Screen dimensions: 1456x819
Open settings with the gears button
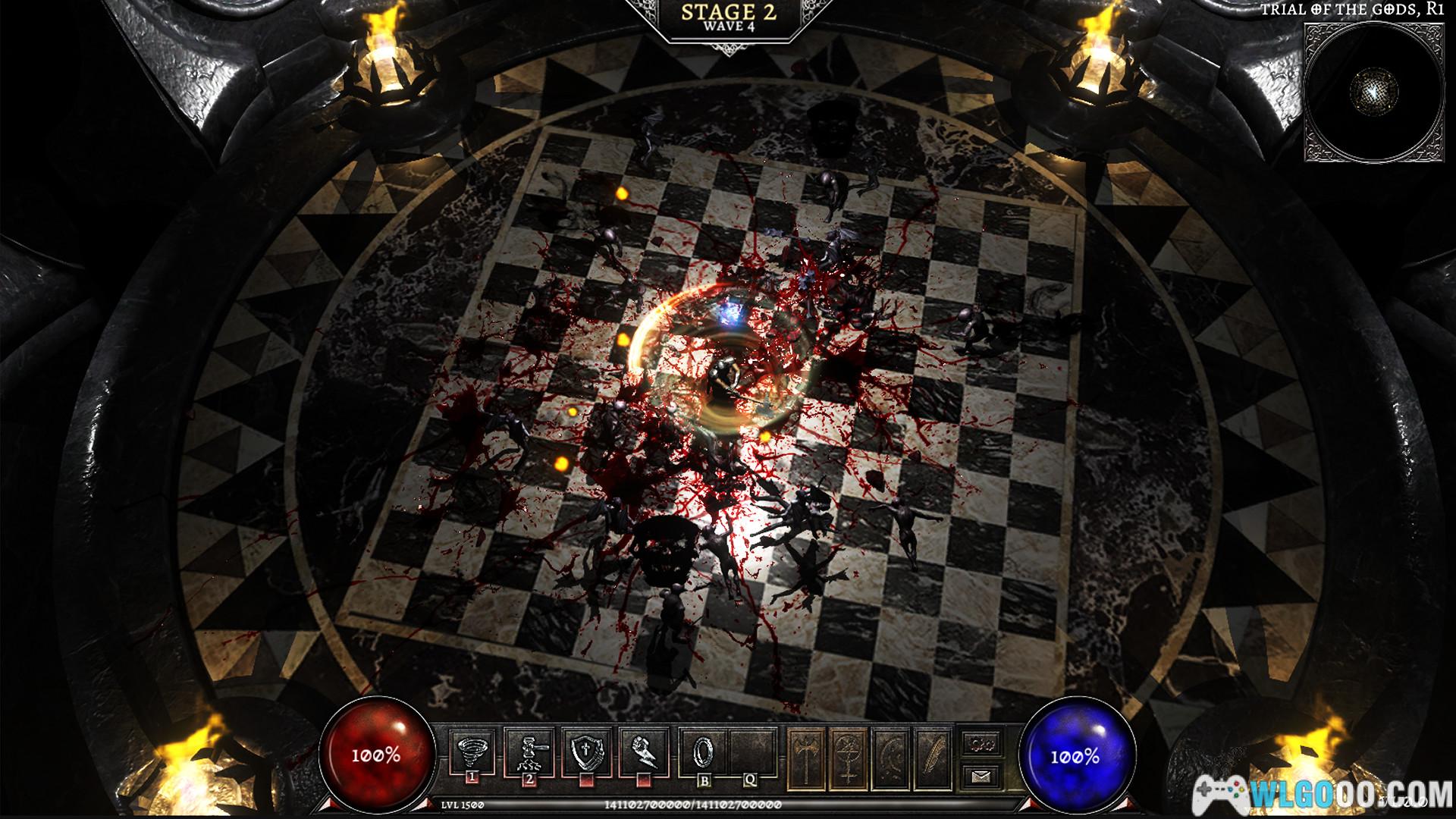982,742
